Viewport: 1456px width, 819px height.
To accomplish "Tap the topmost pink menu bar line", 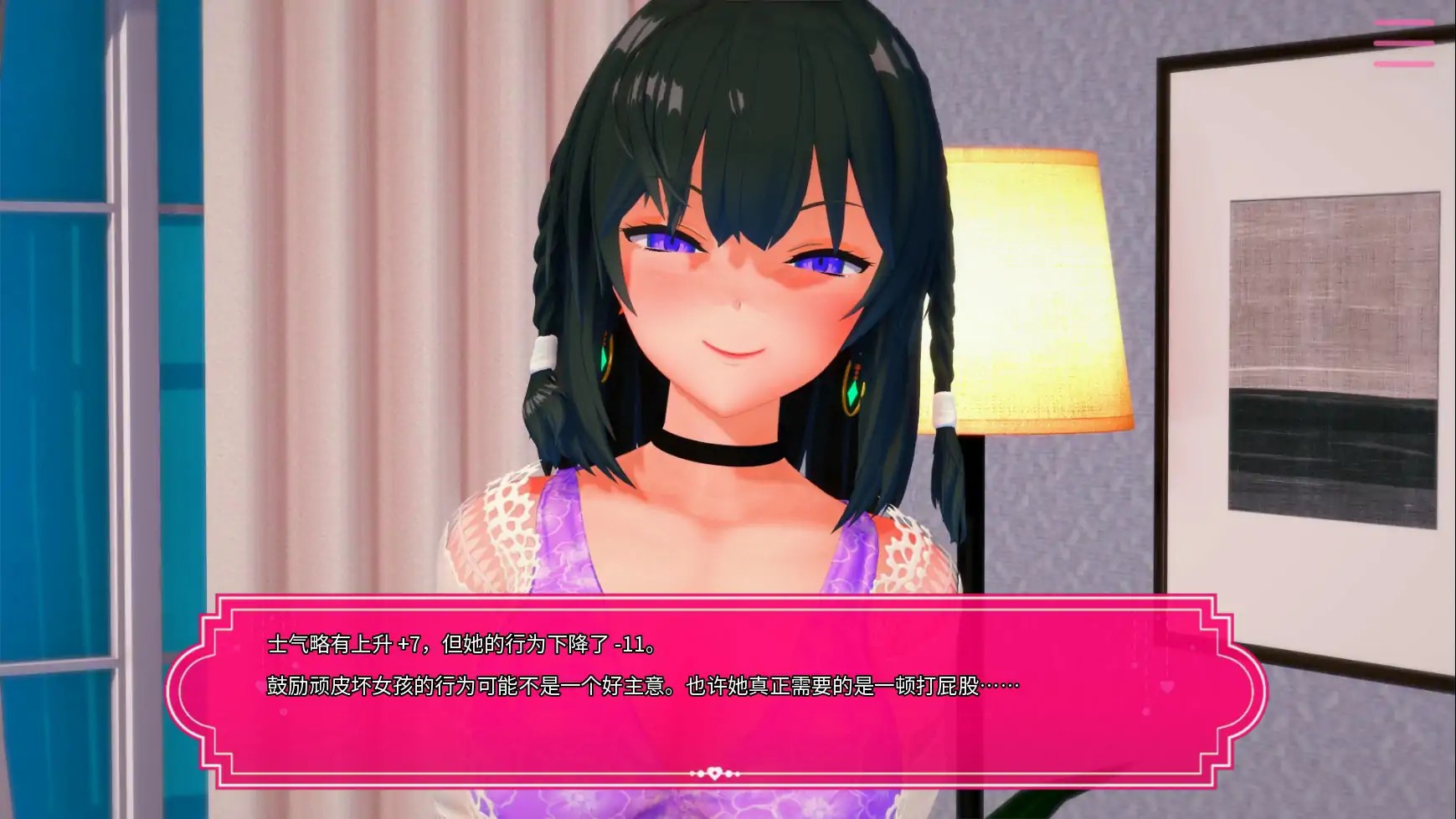I will (1405, 22).
